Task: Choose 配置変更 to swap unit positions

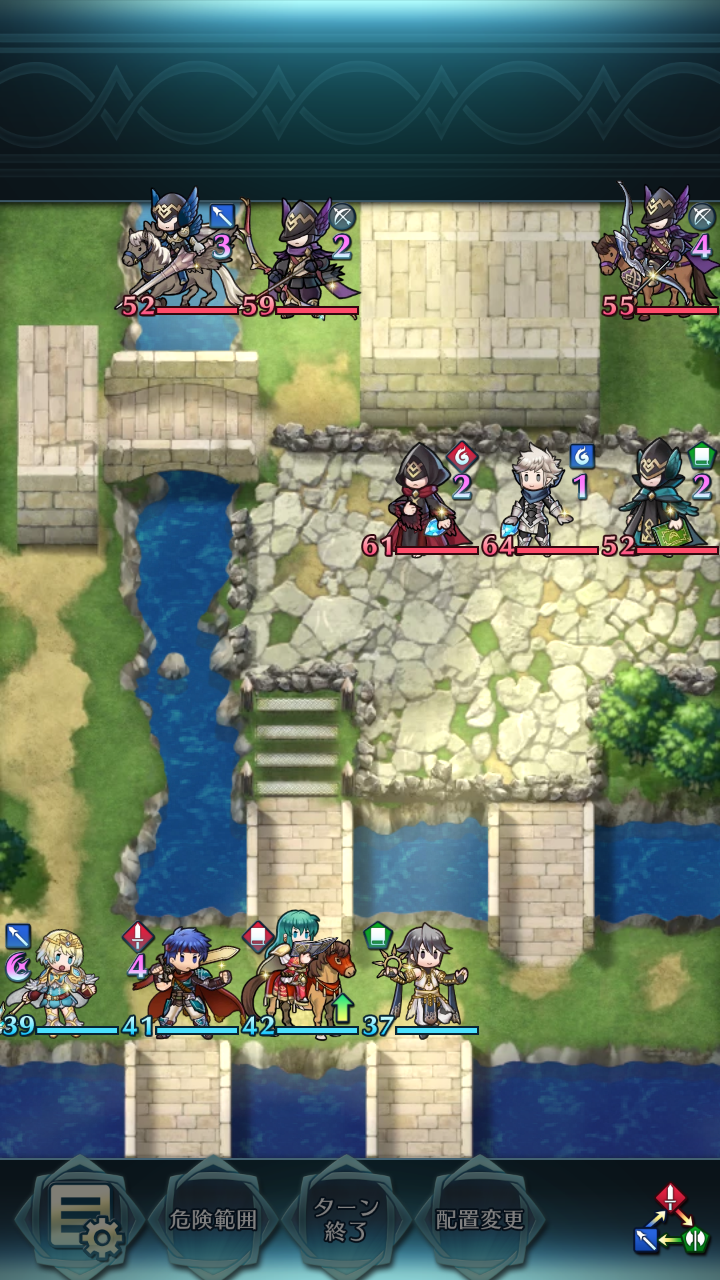Action: point(479,1221)
